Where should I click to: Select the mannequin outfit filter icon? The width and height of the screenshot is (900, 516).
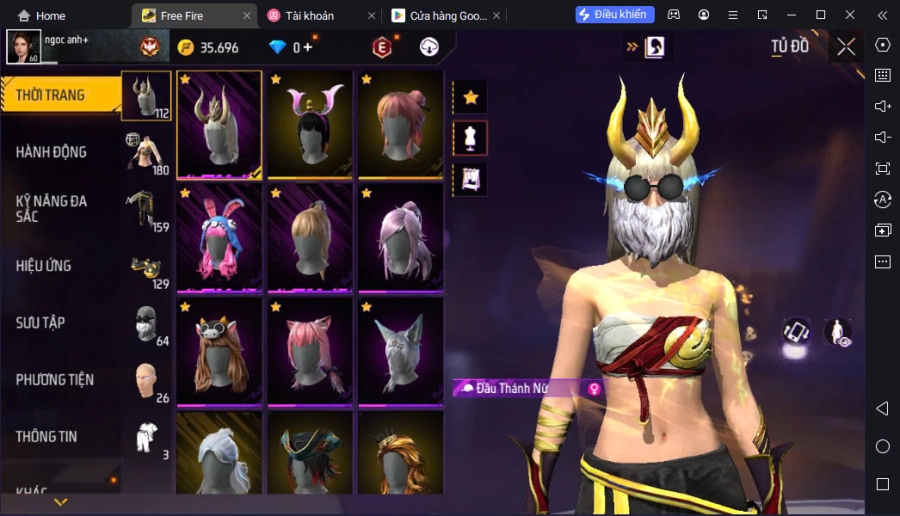click(x=470, y=138)
